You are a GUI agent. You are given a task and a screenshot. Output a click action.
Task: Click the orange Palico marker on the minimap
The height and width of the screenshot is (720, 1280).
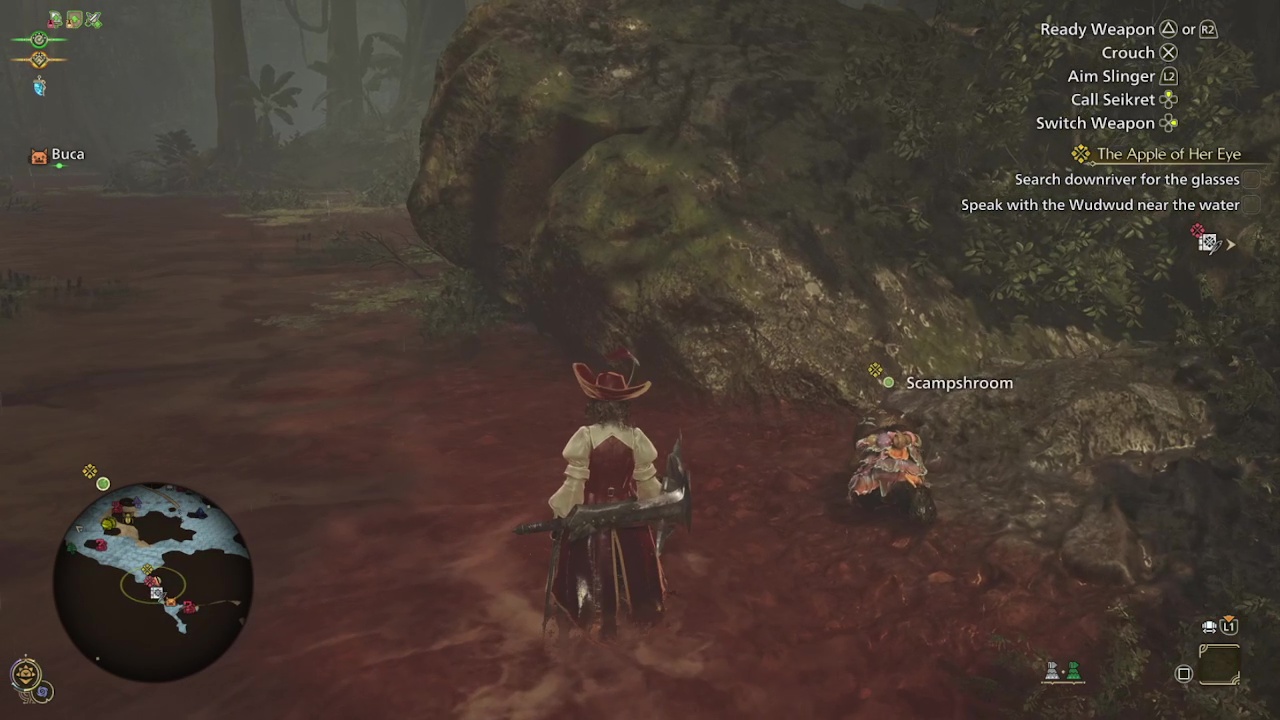170,603
